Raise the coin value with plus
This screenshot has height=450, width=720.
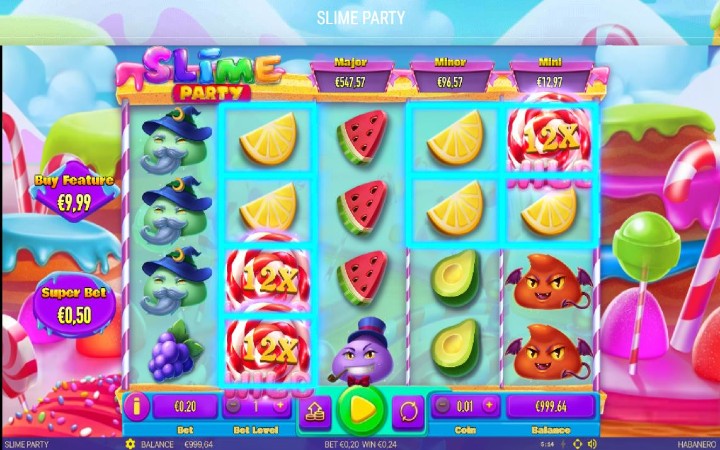489,405
